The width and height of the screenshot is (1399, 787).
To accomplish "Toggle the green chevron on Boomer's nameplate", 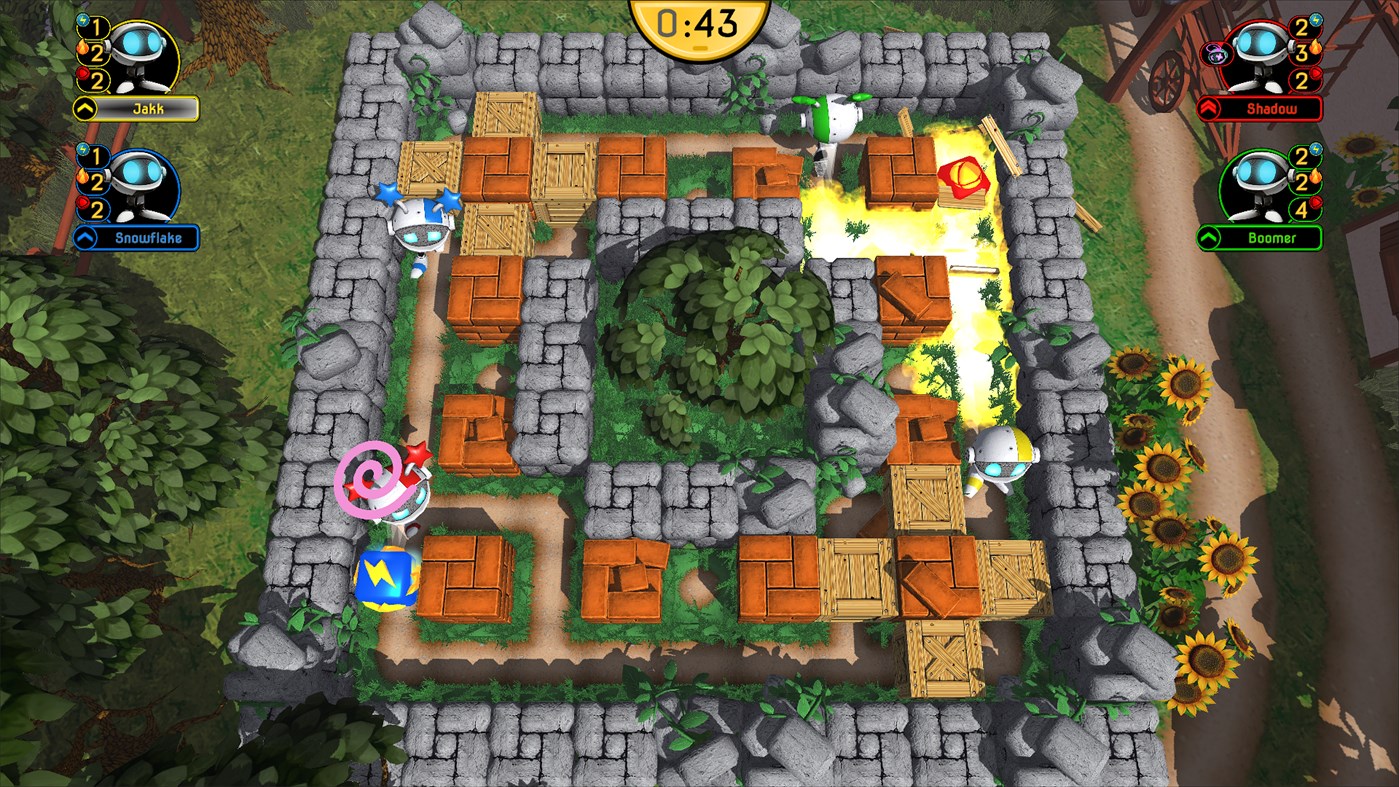I will click(1207, 236).
